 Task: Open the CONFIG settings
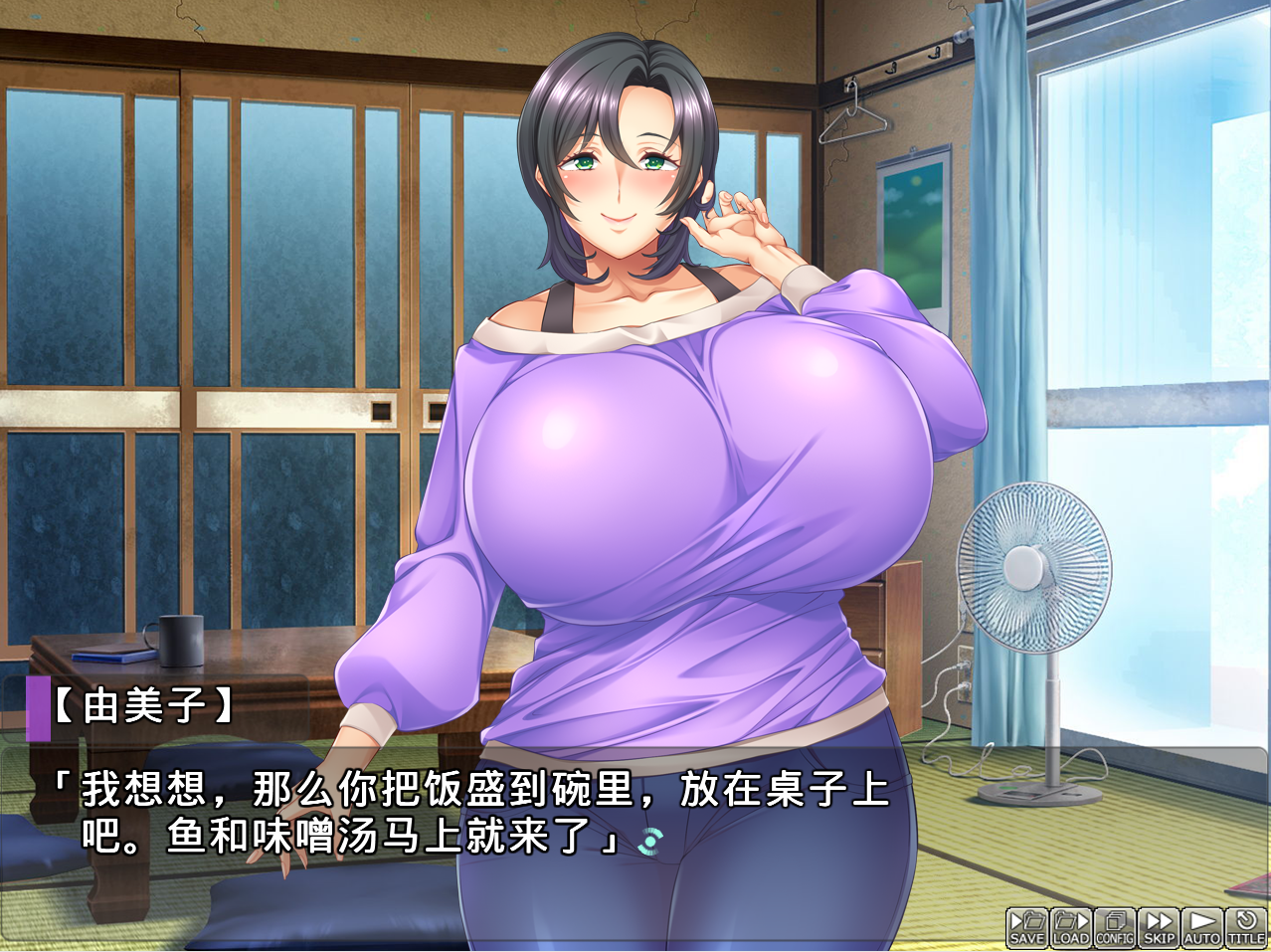click(x=1115, y=927)
